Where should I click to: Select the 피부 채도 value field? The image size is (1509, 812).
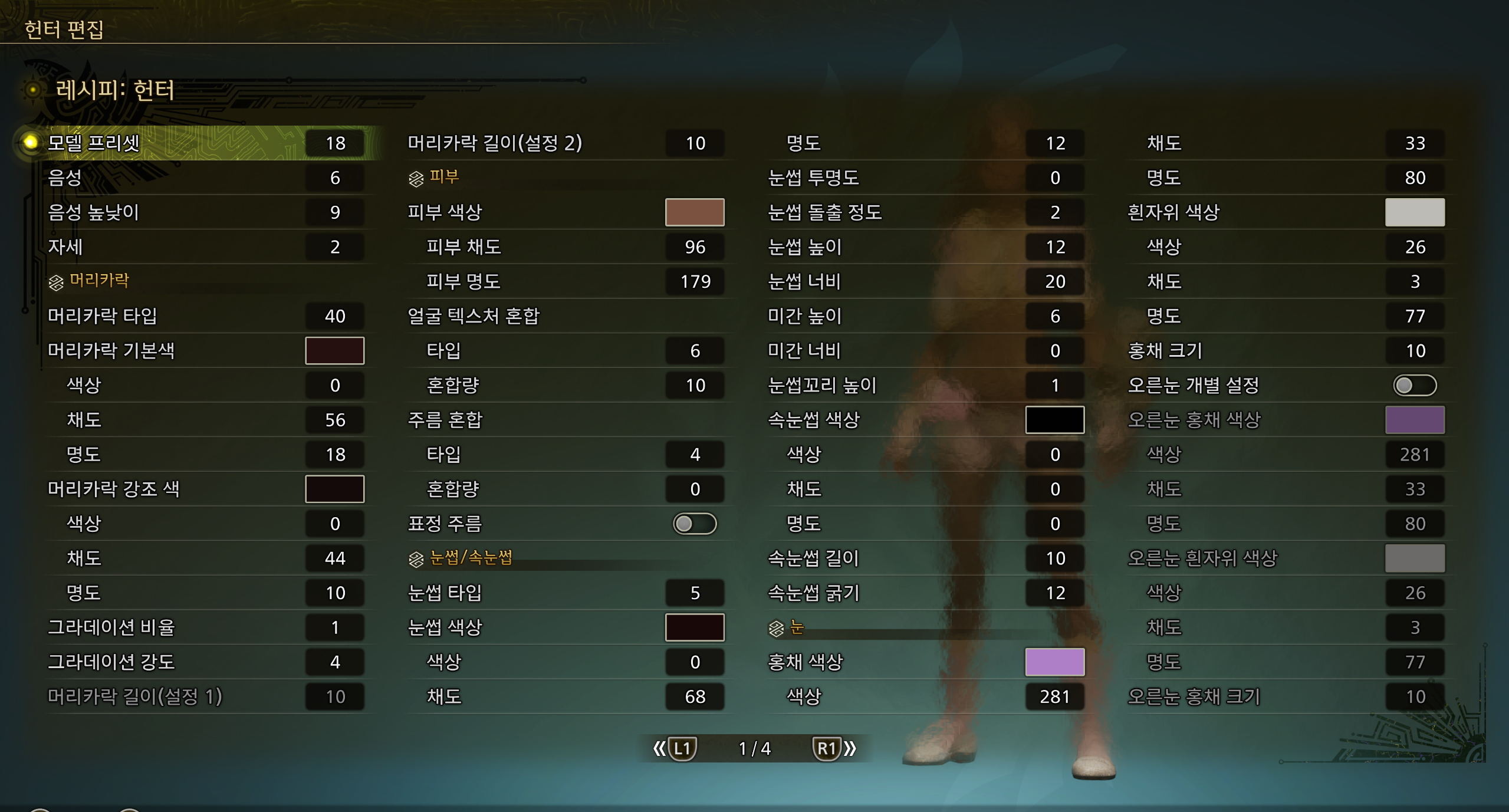695,247
